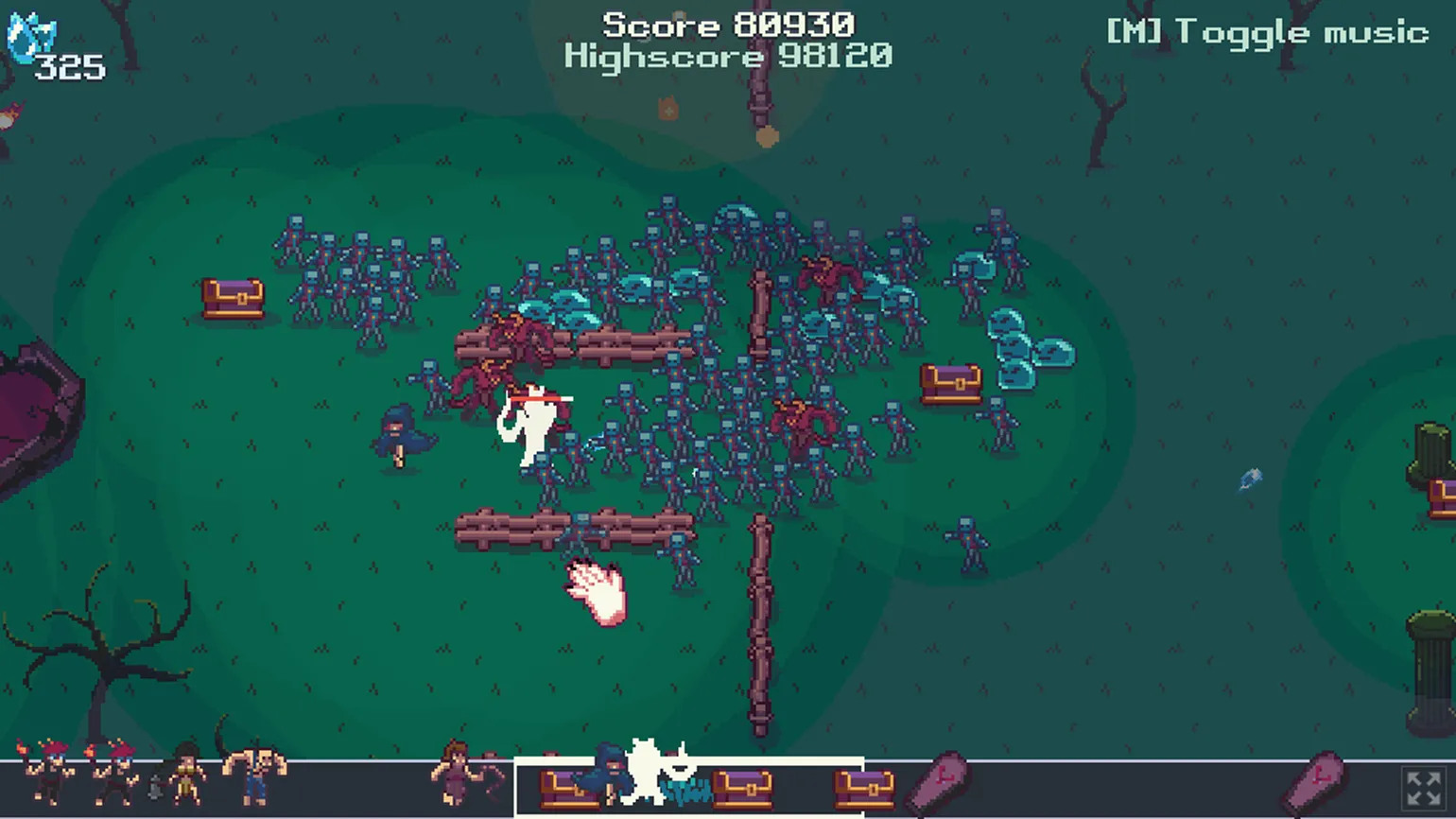The height and width of the screenshot is (819, 1456).
Task: Click the white-framed viewport on the level minimap
Action: [688, 787]
